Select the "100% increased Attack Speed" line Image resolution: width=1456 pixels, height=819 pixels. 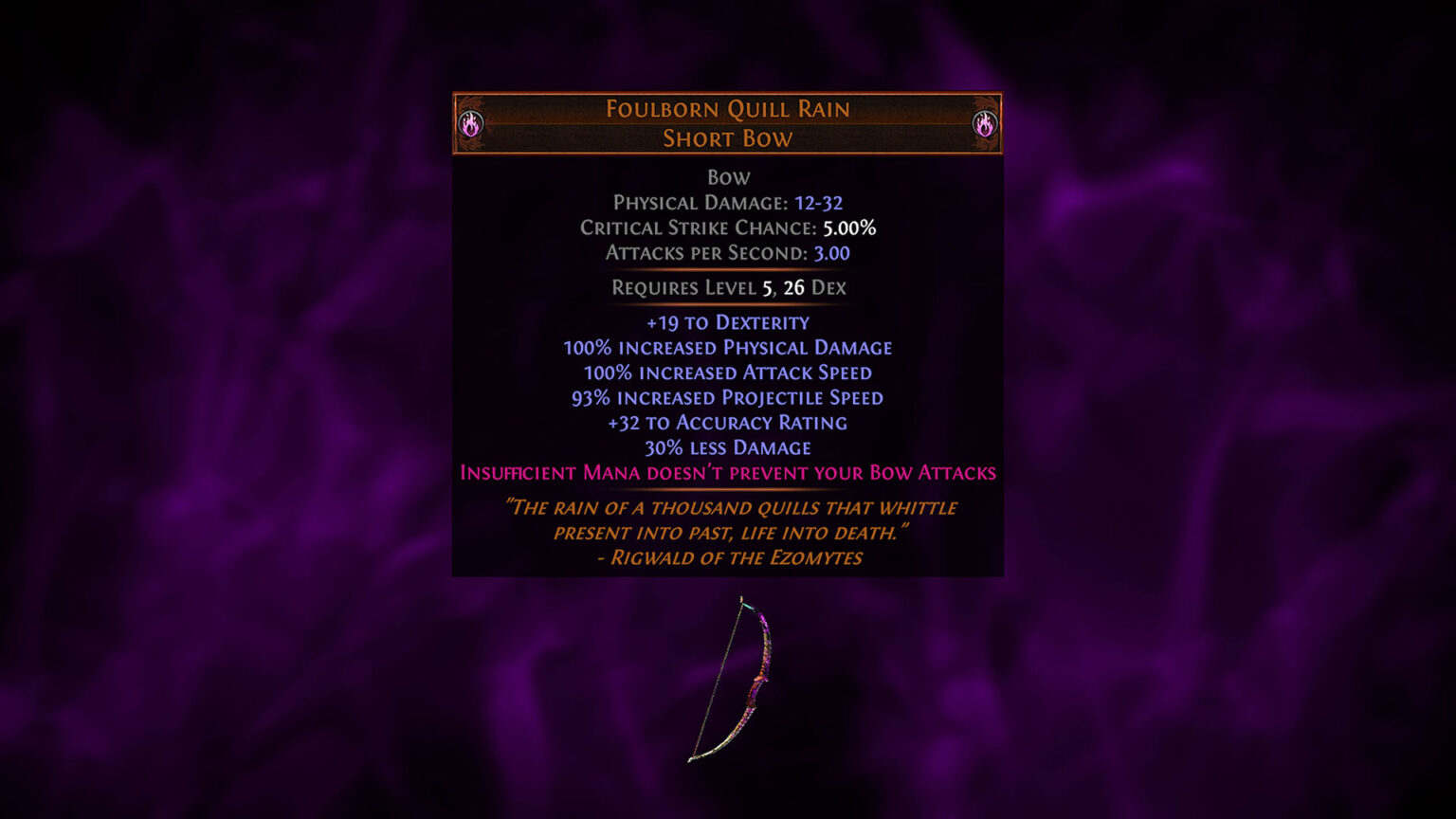[728, 373]
